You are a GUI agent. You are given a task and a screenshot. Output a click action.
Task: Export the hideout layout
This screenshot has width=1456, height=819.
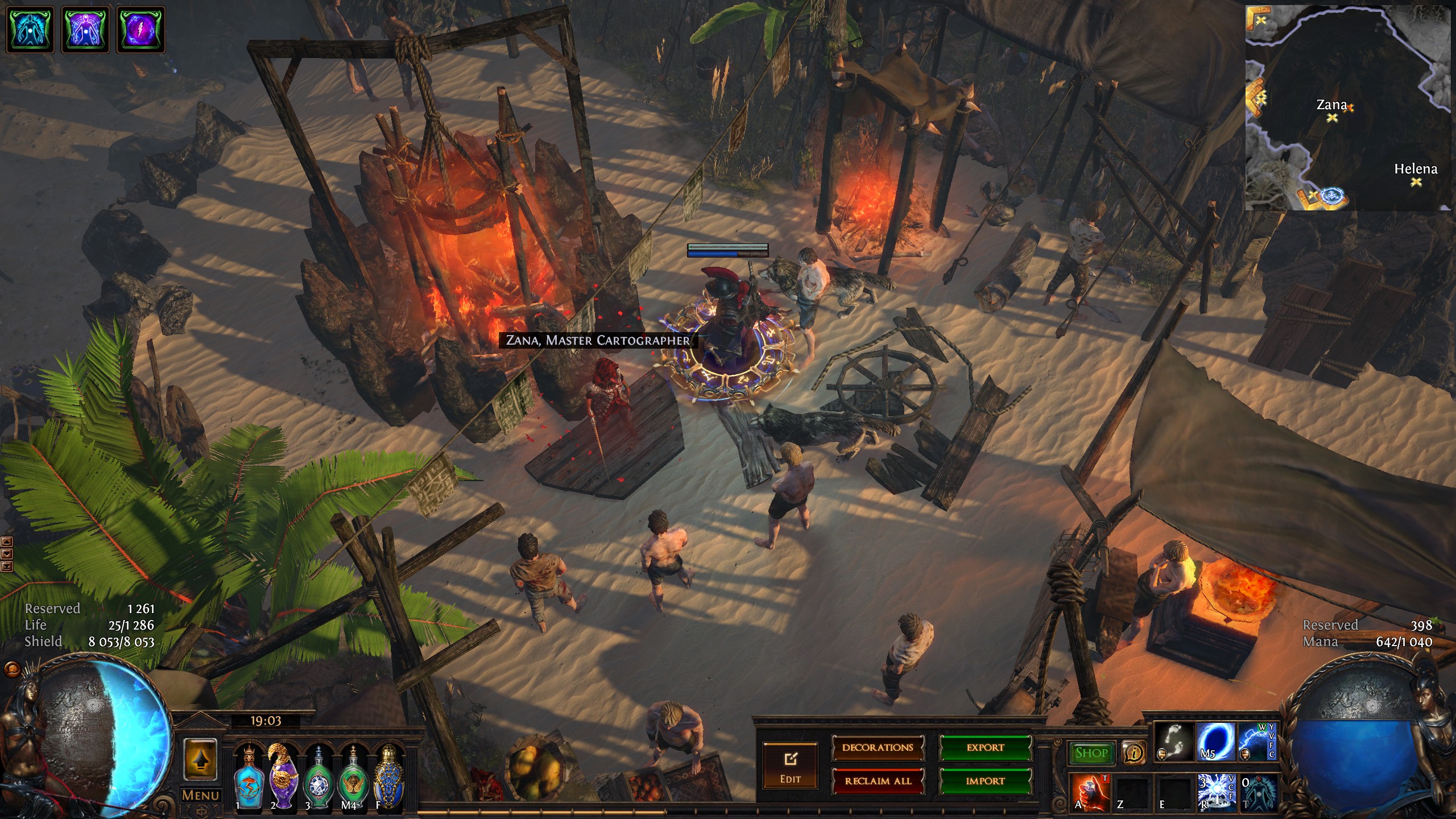click(985, 748)
